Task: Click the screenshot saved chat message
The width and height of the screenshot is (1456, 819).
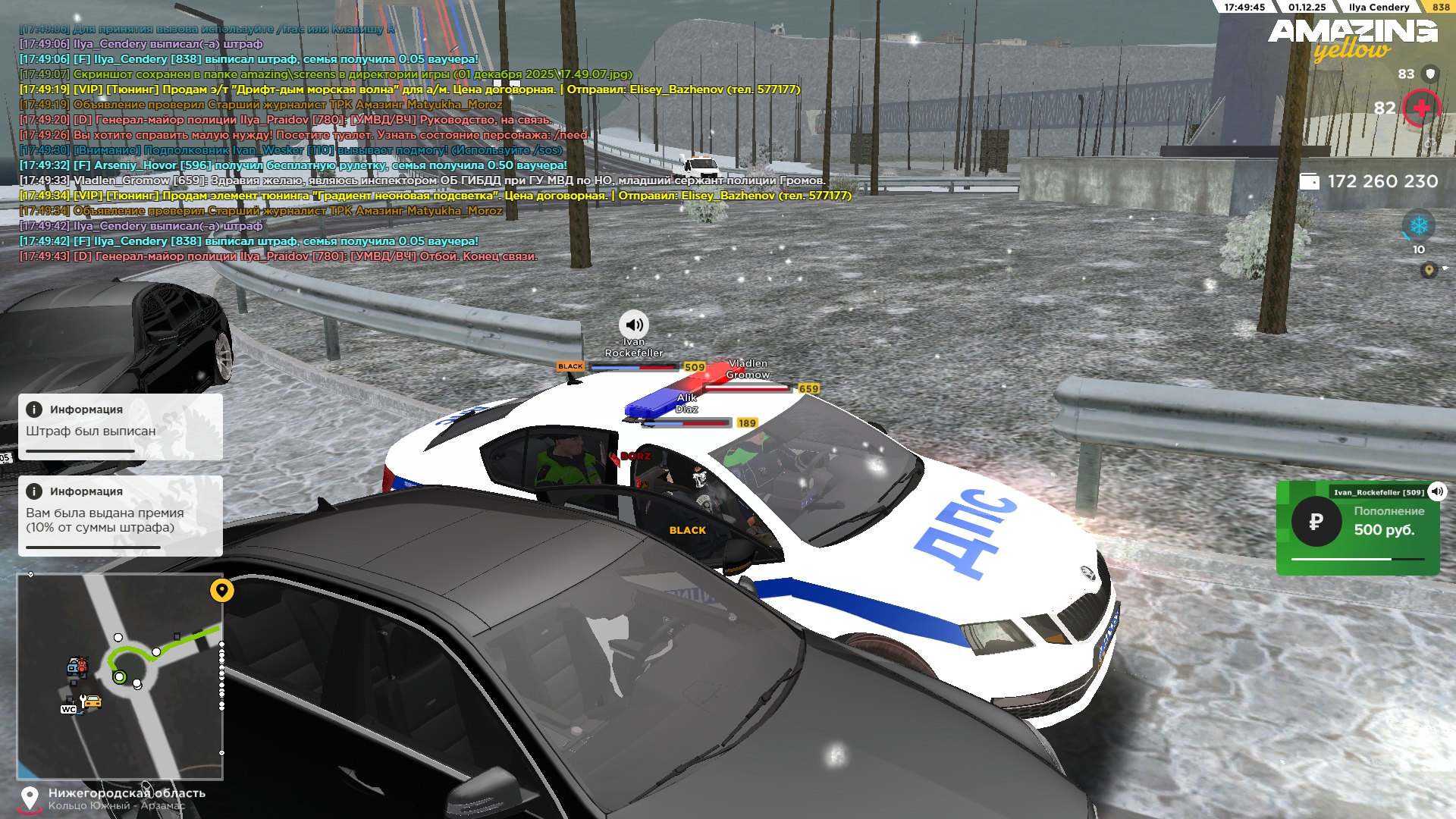Action: point(326,74)
